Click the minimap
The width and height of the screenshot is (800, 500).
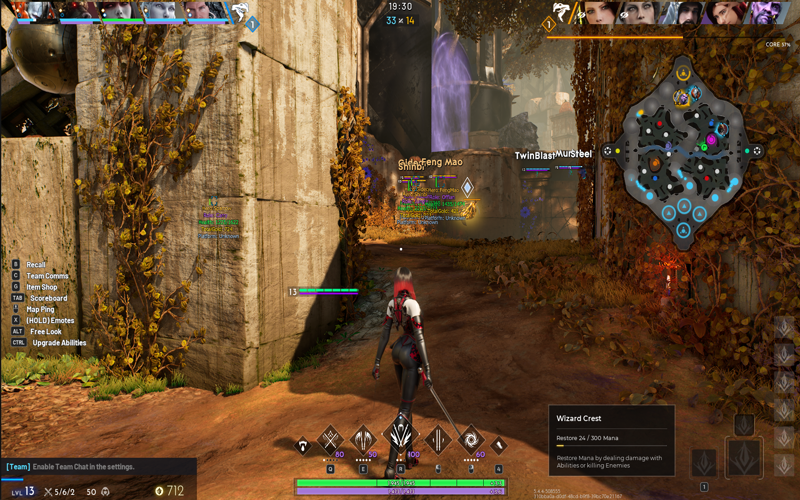pos(683,150)
